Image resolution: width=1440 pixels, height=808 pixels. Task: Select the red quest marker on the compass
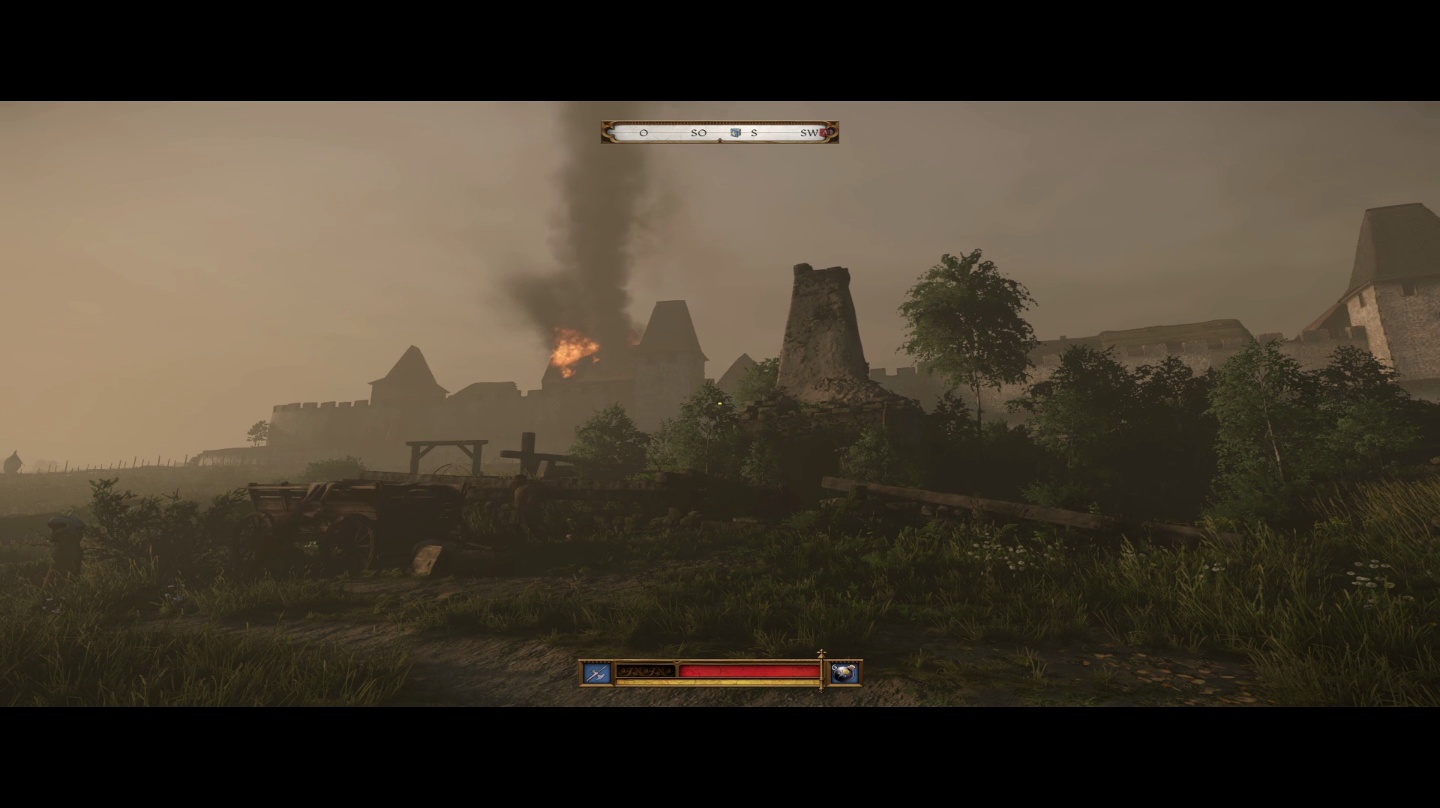pos(826,132)
